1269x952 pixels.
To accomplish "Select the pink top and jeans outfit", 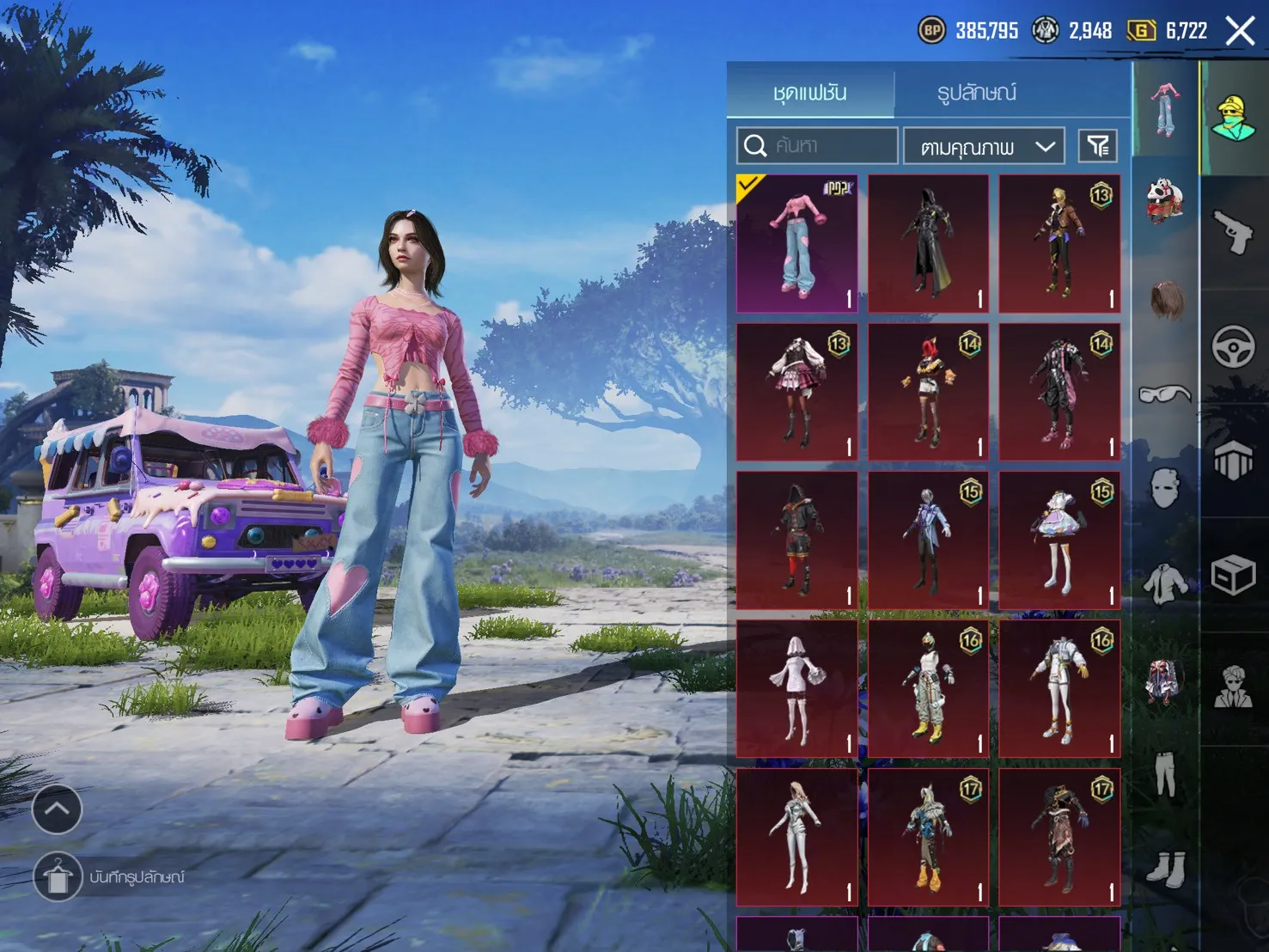I will click(x=797, y=243).
